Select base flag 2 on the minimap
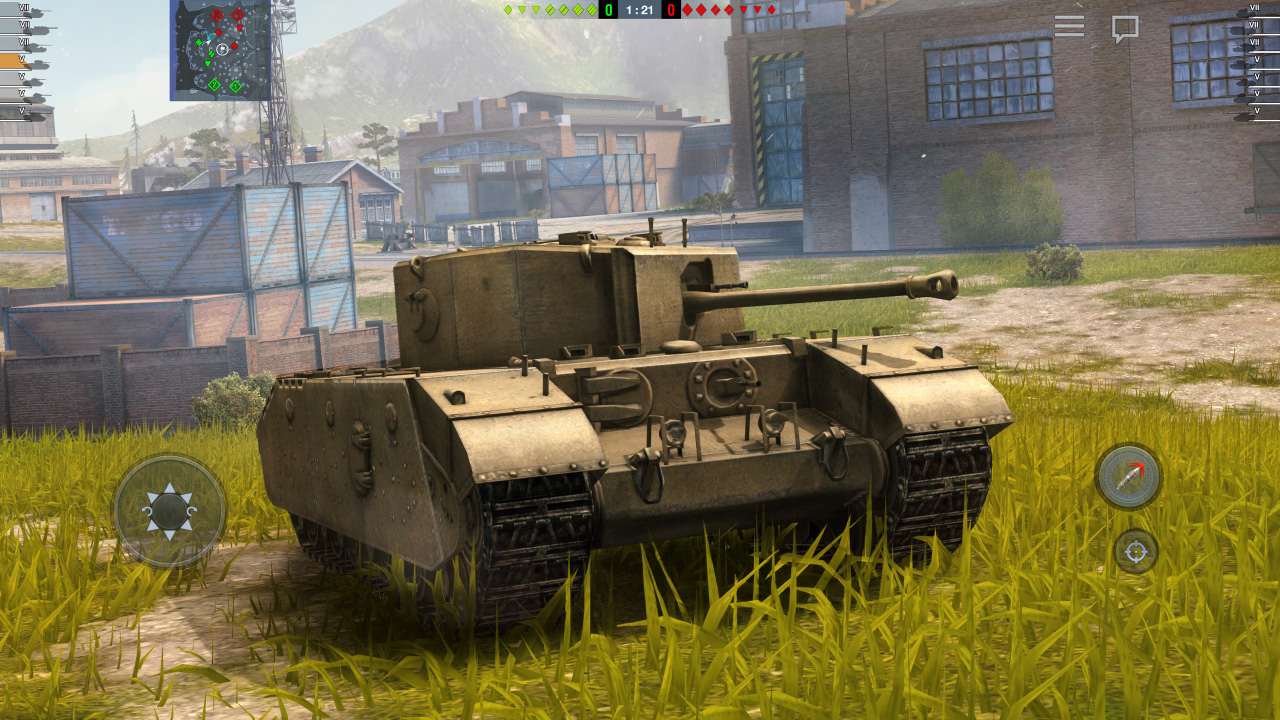 point(214,84)
